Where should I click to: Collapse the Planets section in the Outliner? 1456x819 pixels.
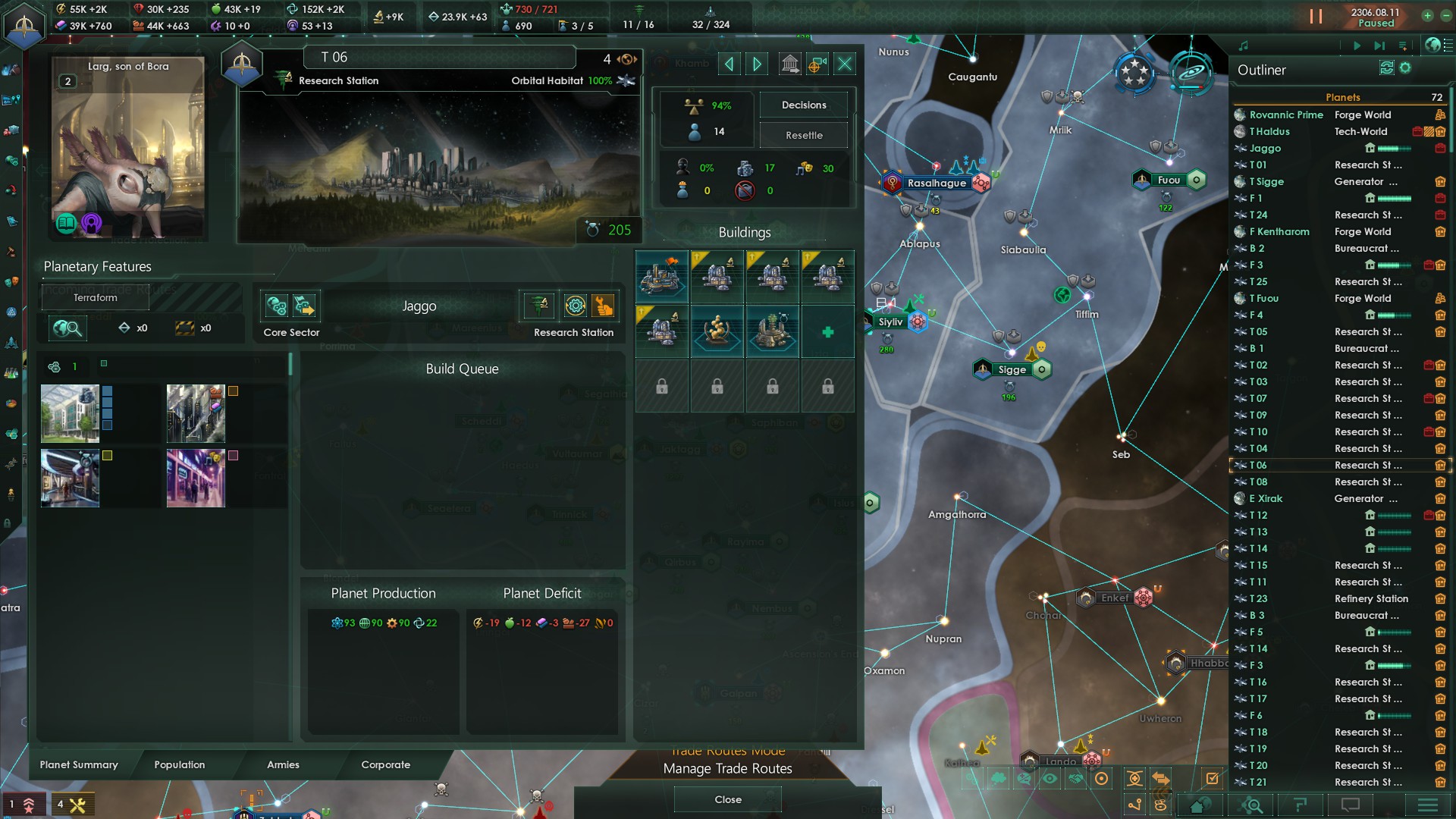tap(1342, 97)
